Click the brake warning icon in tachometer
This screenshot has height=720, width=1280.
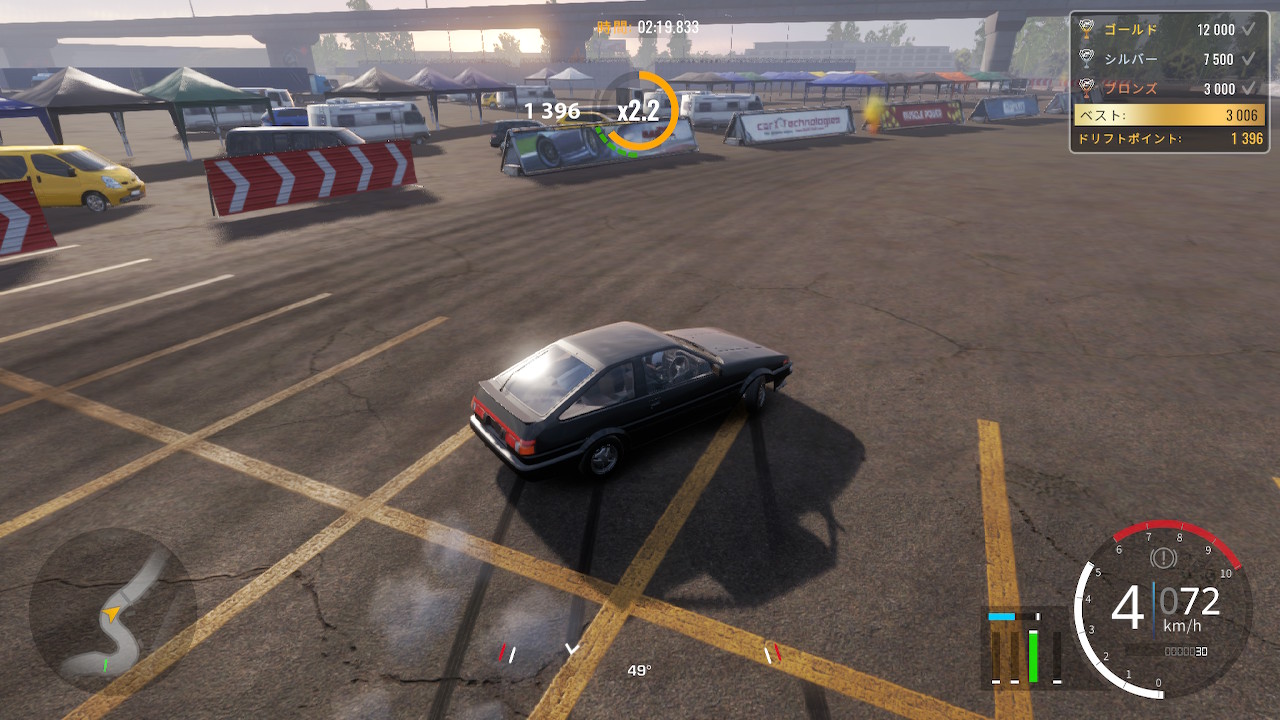1163,556
